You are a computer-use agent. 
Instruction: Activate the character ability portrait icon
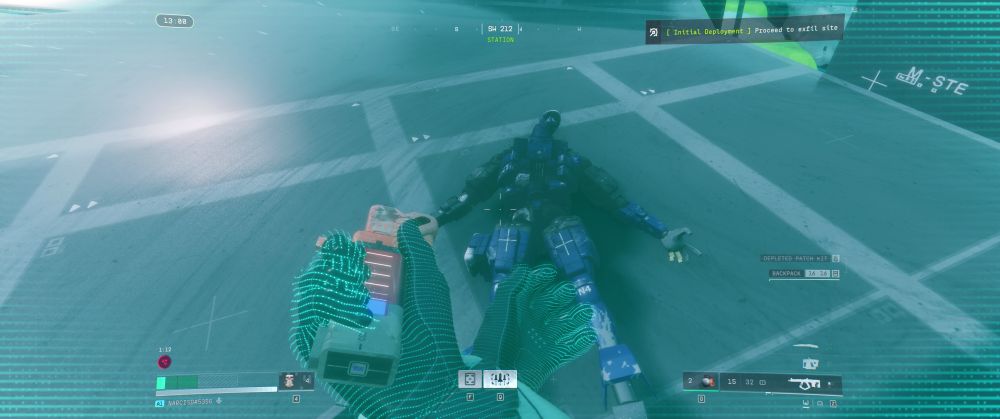290,380
